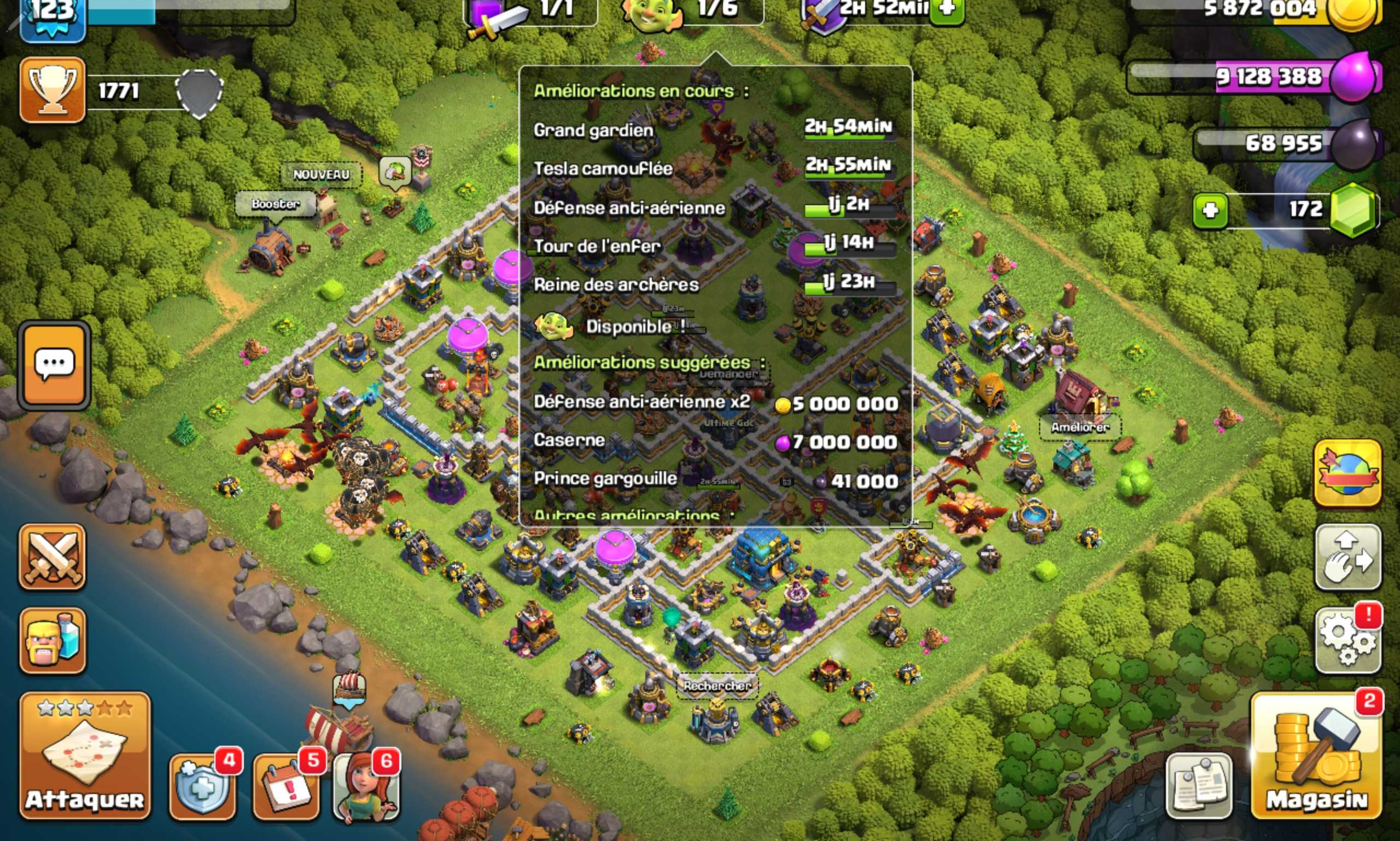Screen dimensions: 1400x841
Task: Open the notes clipboard button
Action: pyautogui.click(x=1198, y=787)
